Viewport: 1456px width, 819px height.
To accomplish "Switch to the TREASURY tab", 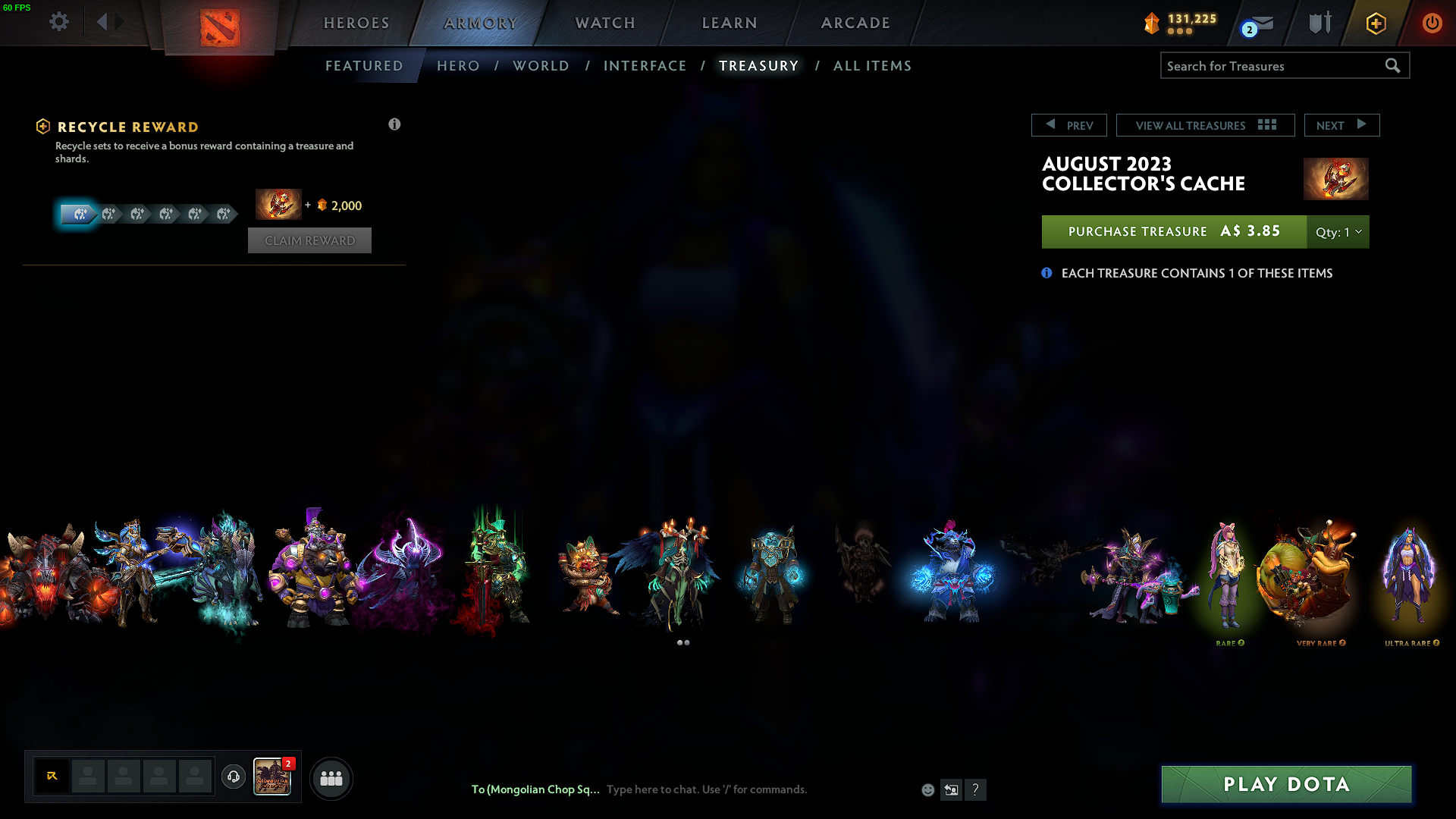I will (758, 66).
